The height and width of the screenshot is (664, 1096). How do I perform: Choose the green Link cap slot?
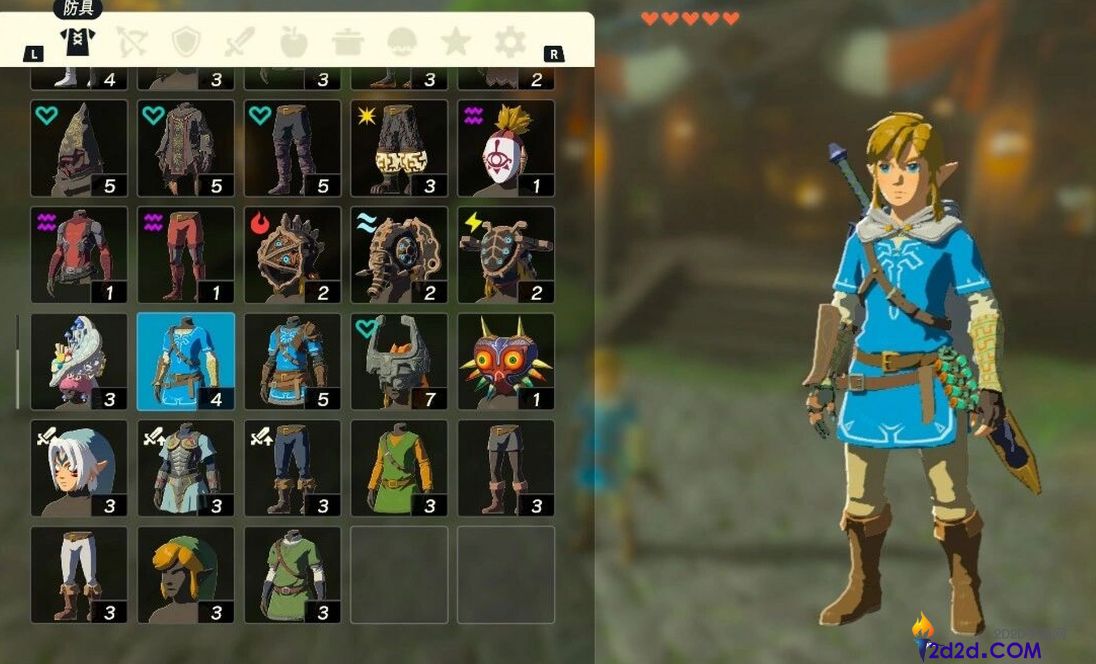pos(186,575)
